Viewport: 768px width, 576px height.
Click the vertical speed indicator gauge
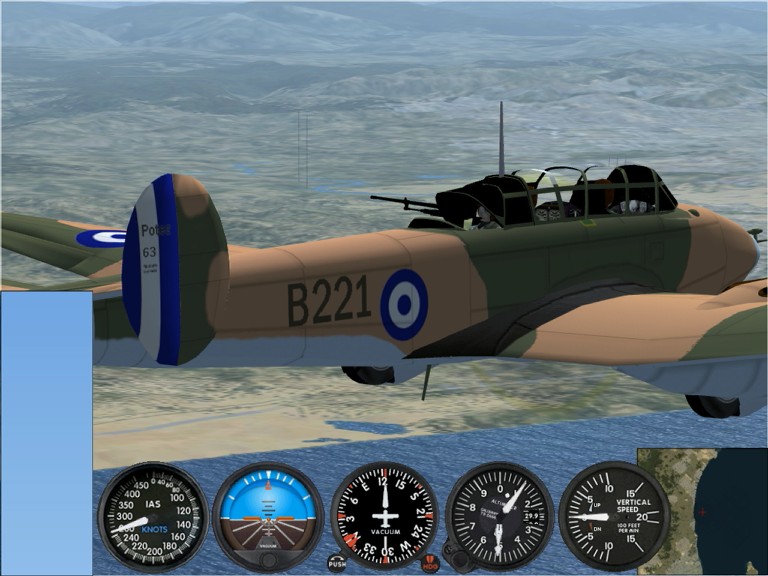[x=613, y=515]
